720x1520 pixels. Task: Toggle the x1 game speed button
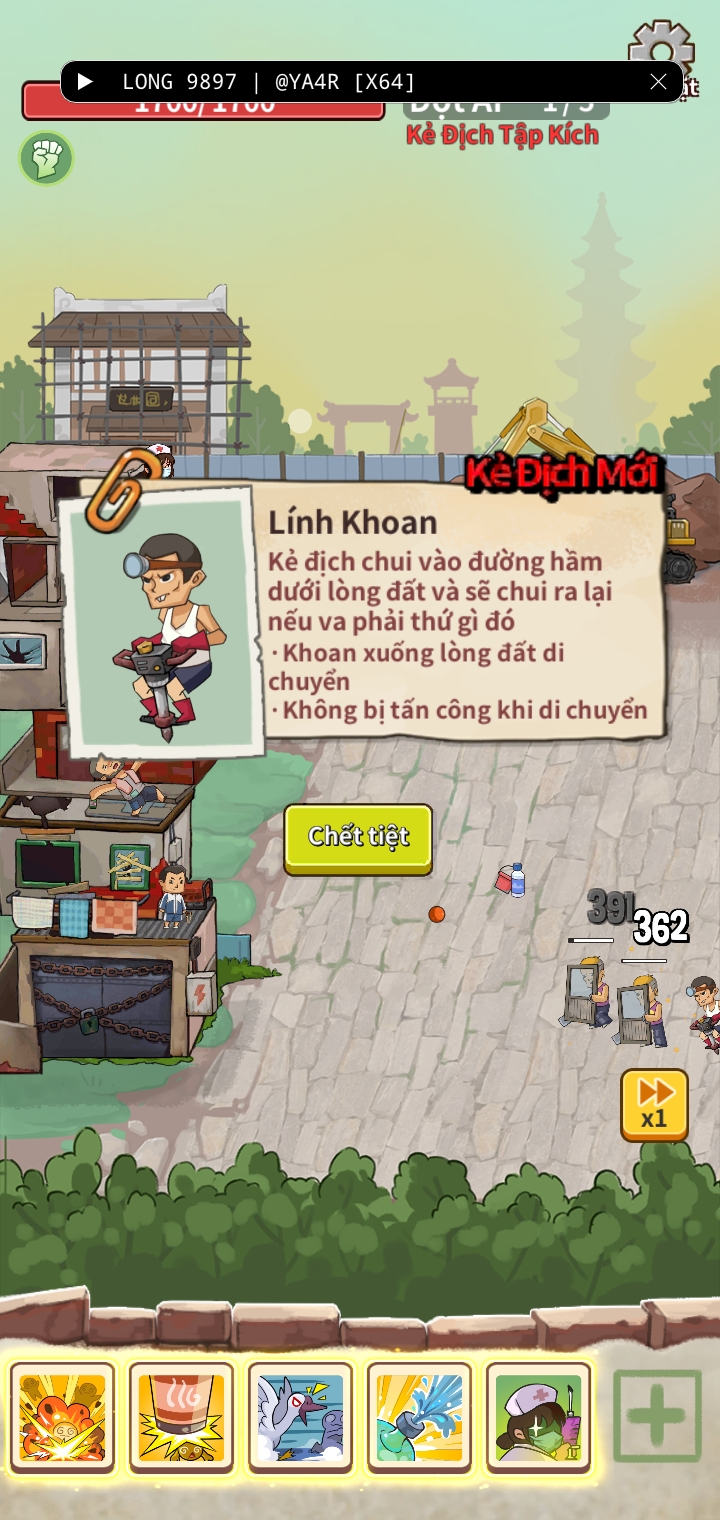click(654, 1104)
